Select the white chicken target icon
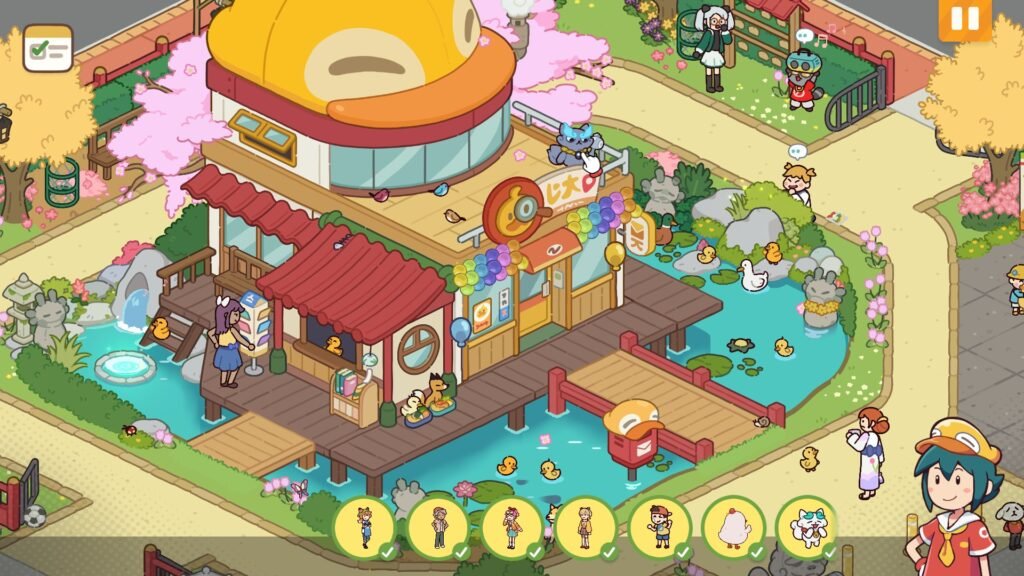 pos(732,527)
